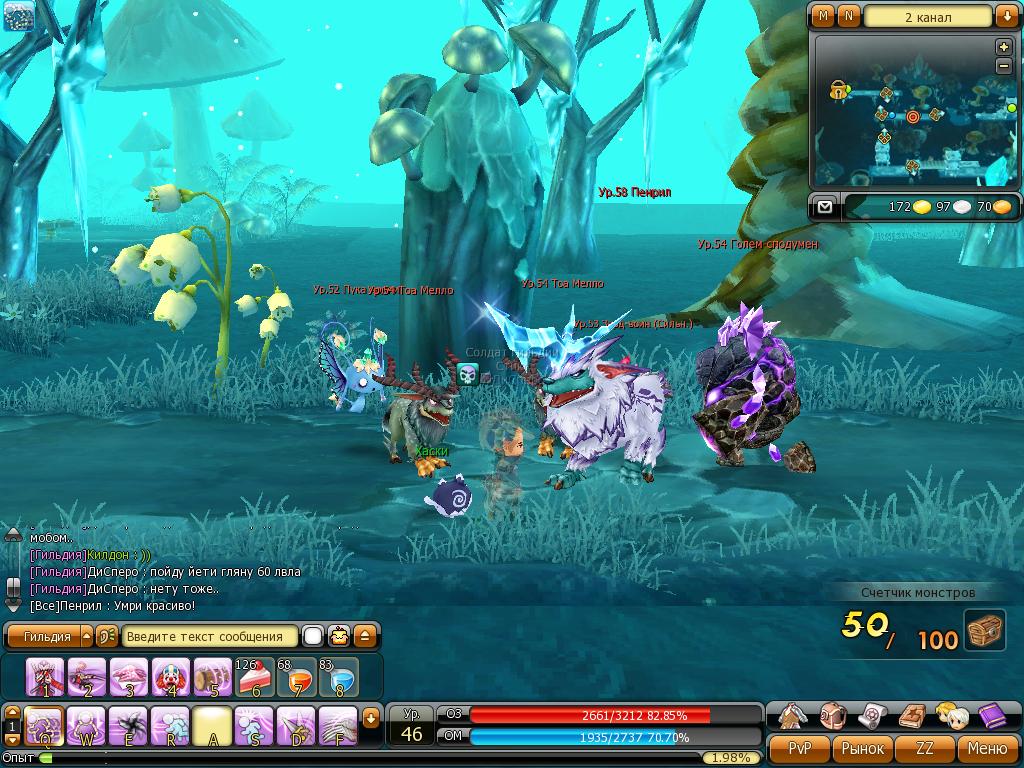
Task: Open the purple book icon
Action: coord(990,716)
